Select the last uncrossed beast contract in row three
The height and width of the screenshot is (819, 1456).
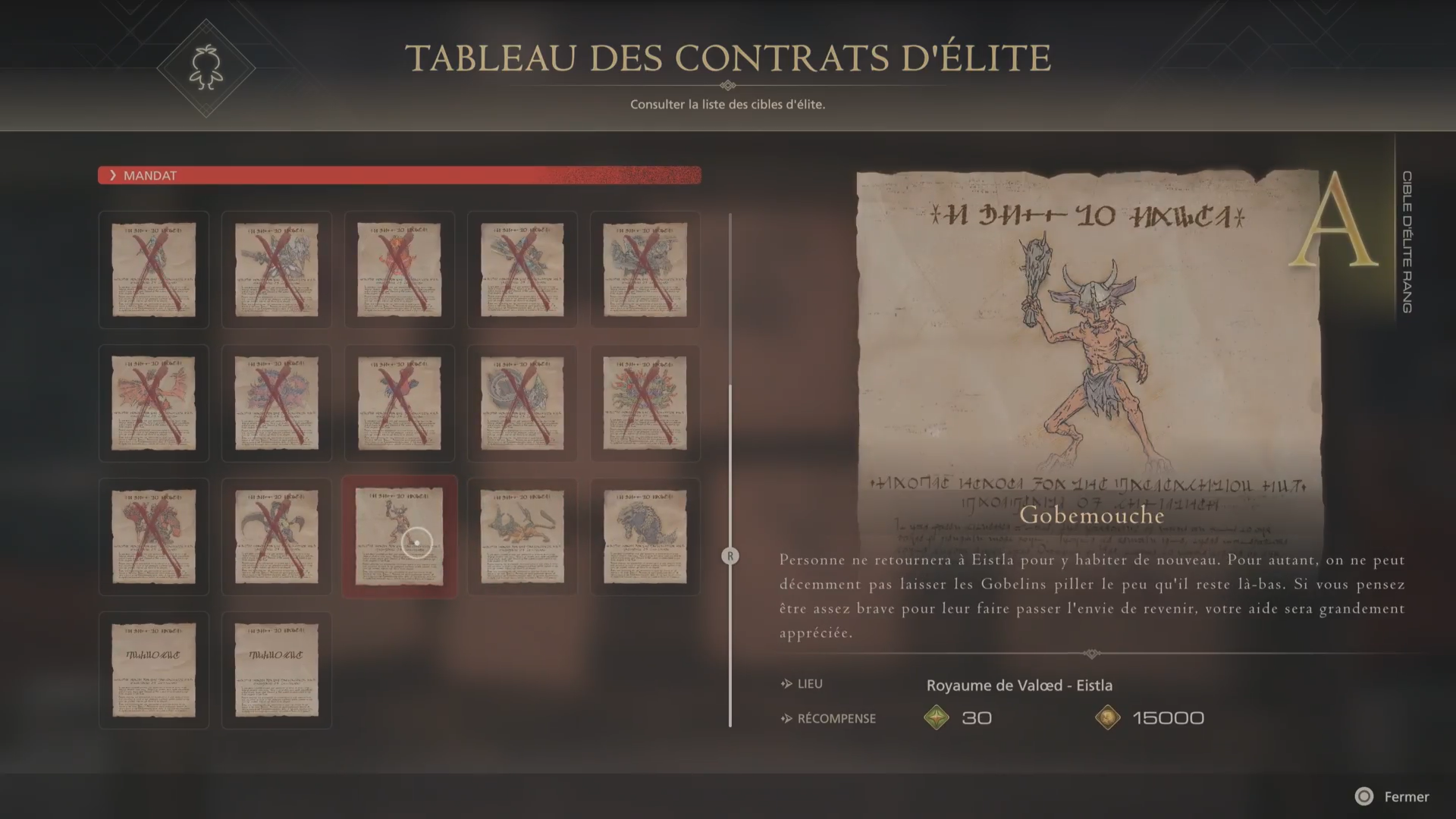[645, 537]
